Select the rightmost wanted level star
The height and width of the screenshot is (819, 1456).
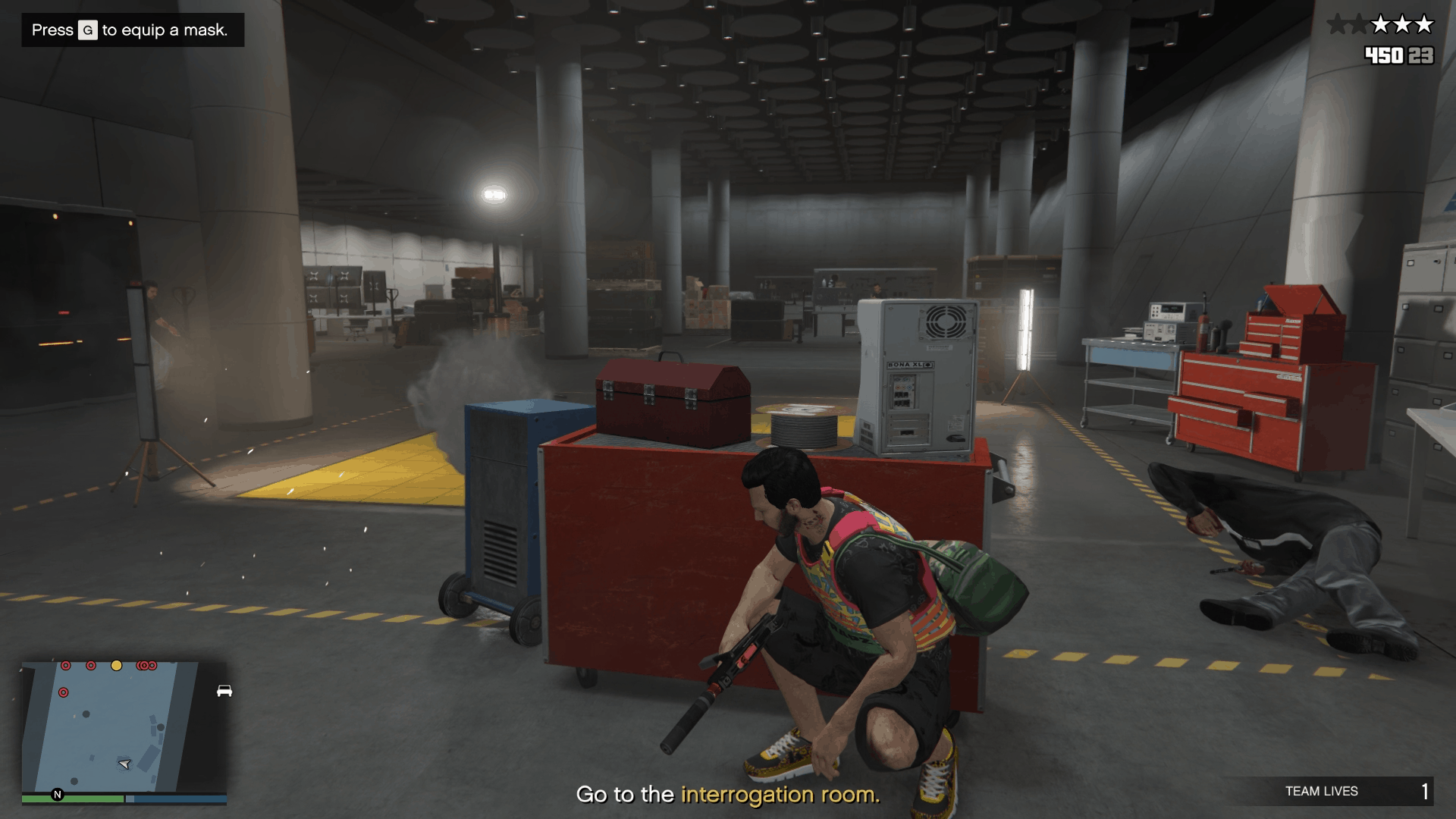[x=1423, y=24]
